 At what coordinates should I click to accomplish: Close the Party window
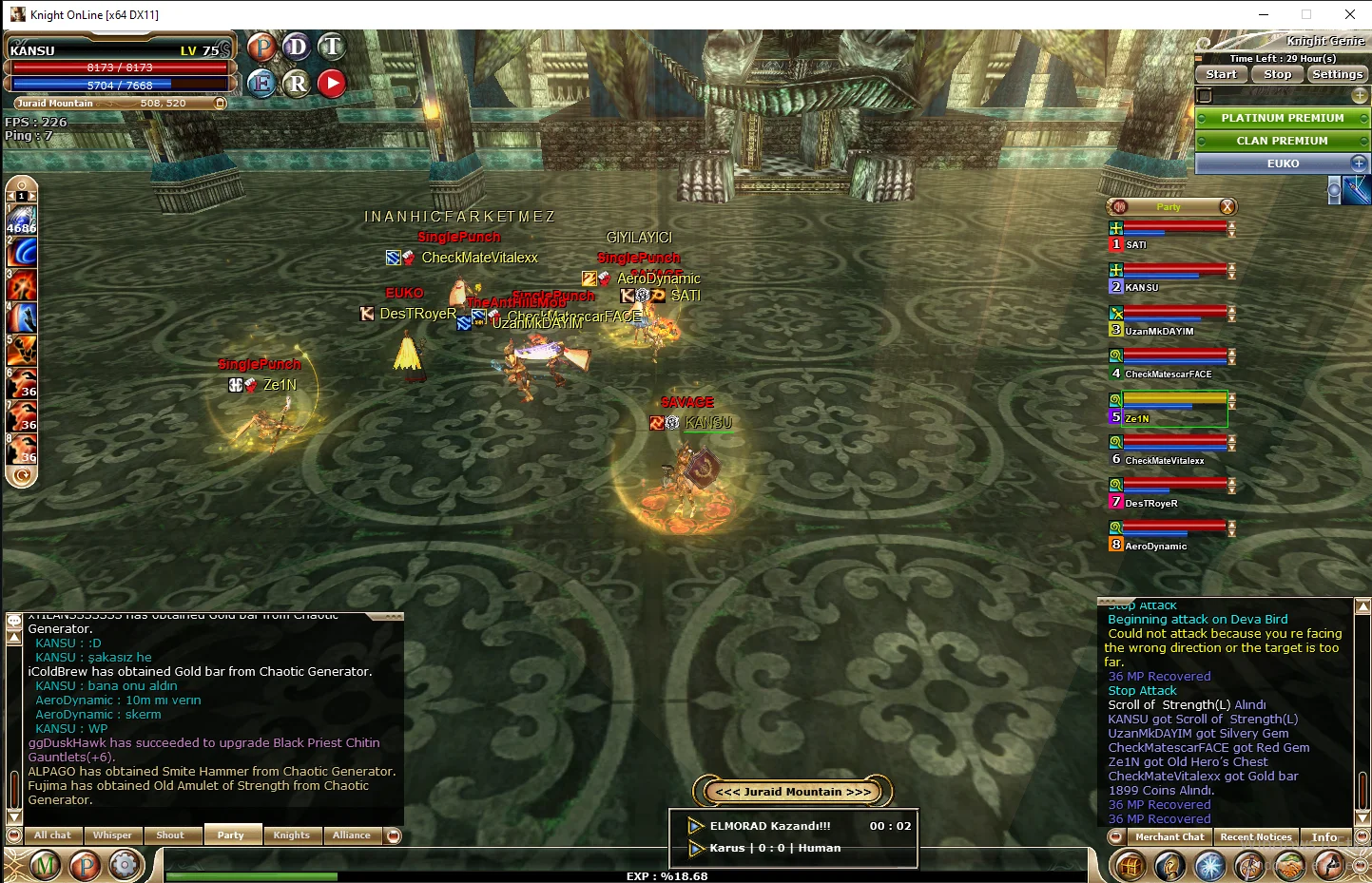pyautogui.click(x=1227, y=207)
